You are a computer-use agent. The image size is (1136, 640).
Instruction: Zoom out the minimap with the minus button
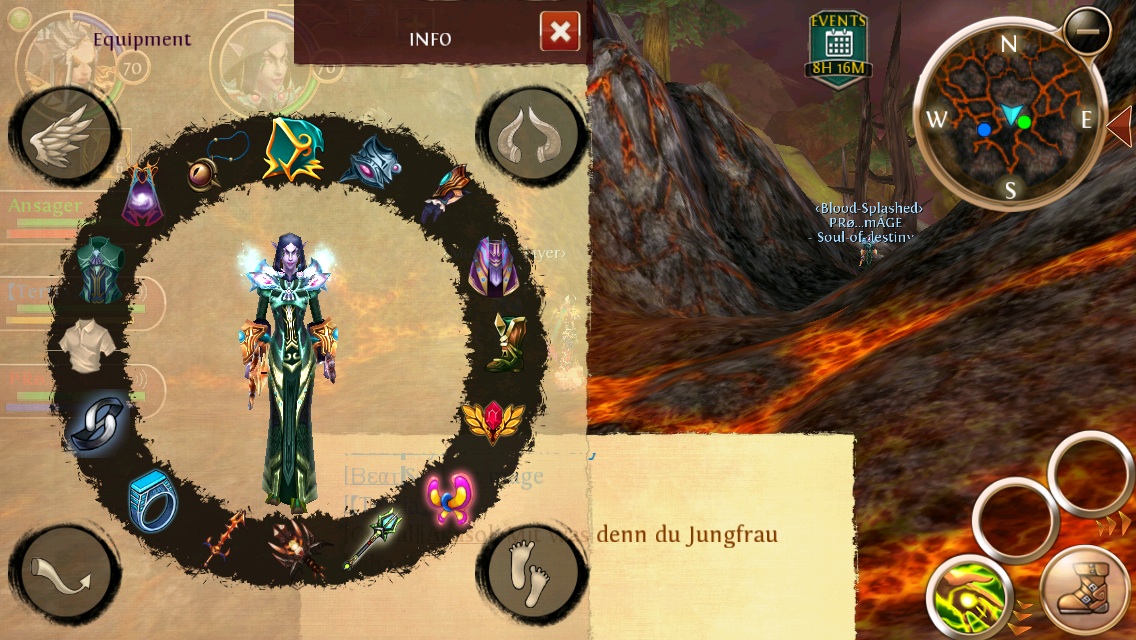1086,31
